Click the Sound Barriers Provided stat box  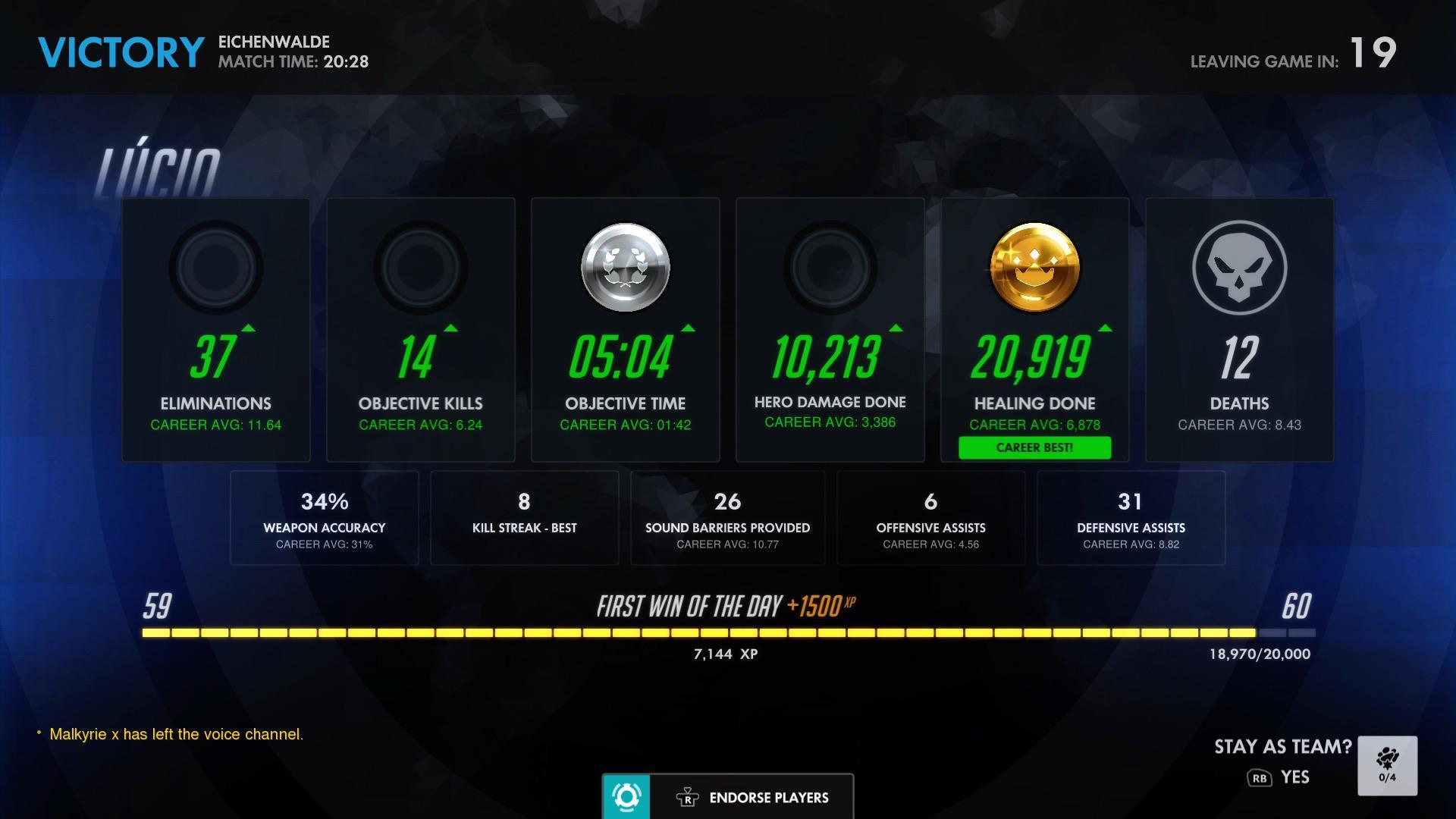(727, 518)
